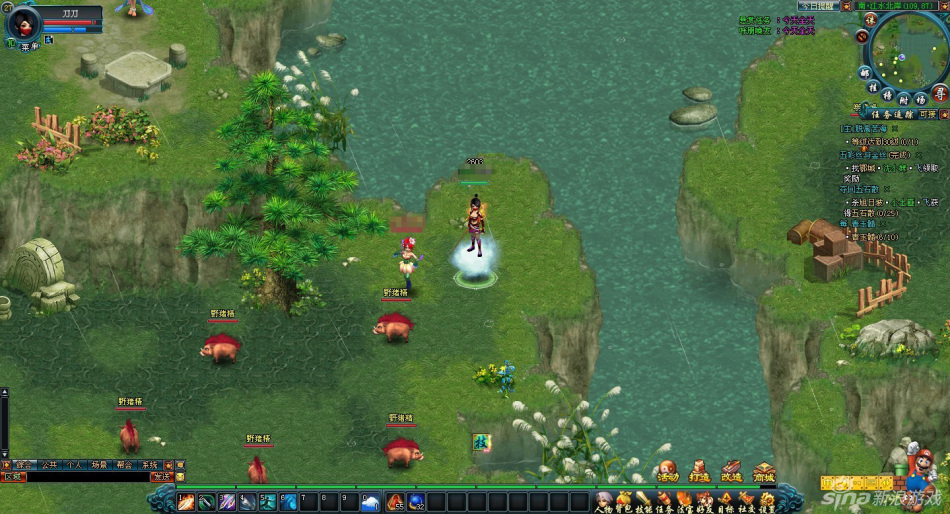Activate the skill in hotbar slot 1
The width and height of the screenshot is (950, 514).
point(186,502)
